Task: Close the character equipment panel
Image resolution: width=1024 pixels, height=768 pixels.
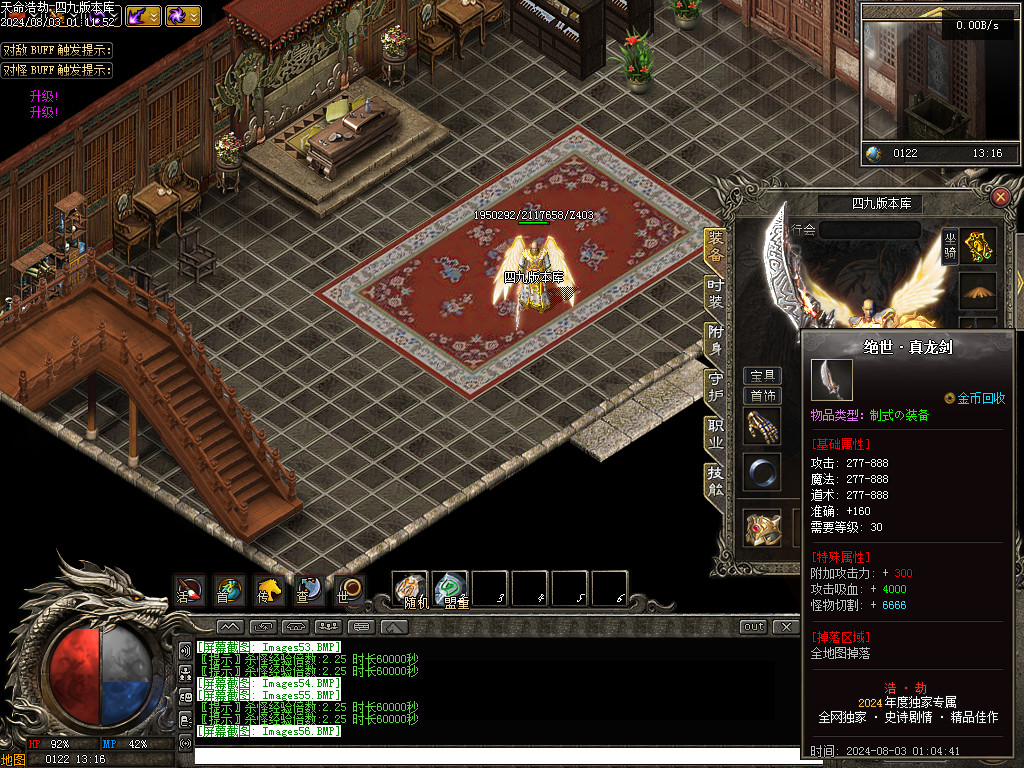Action: click(1000, 197)
